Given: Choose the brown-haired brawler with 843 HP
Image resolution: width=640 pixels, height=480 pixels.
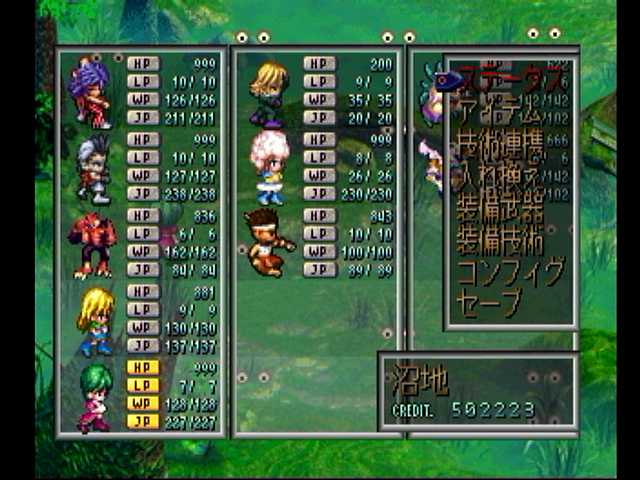Looking at the screenshot, I should (266, 243).
